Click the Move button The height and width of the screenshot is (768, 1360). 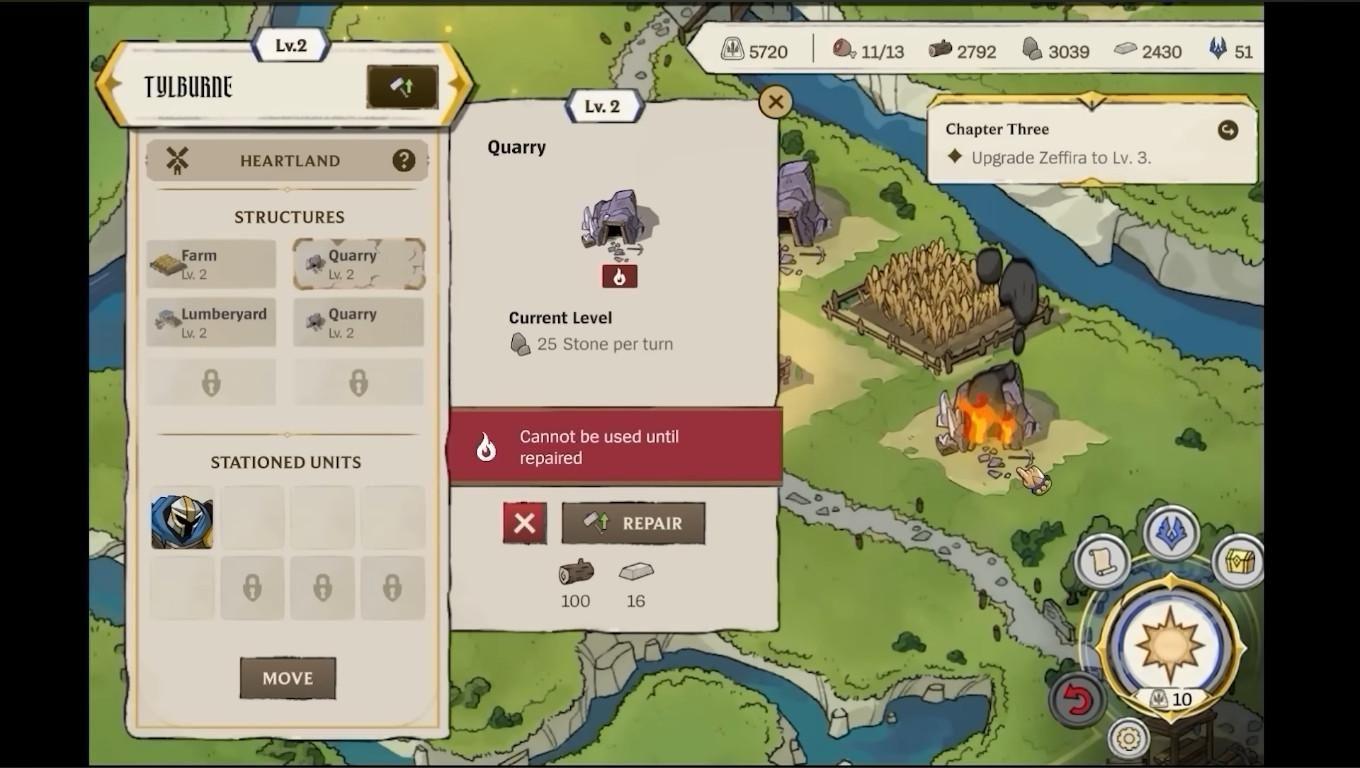point(288,678)
